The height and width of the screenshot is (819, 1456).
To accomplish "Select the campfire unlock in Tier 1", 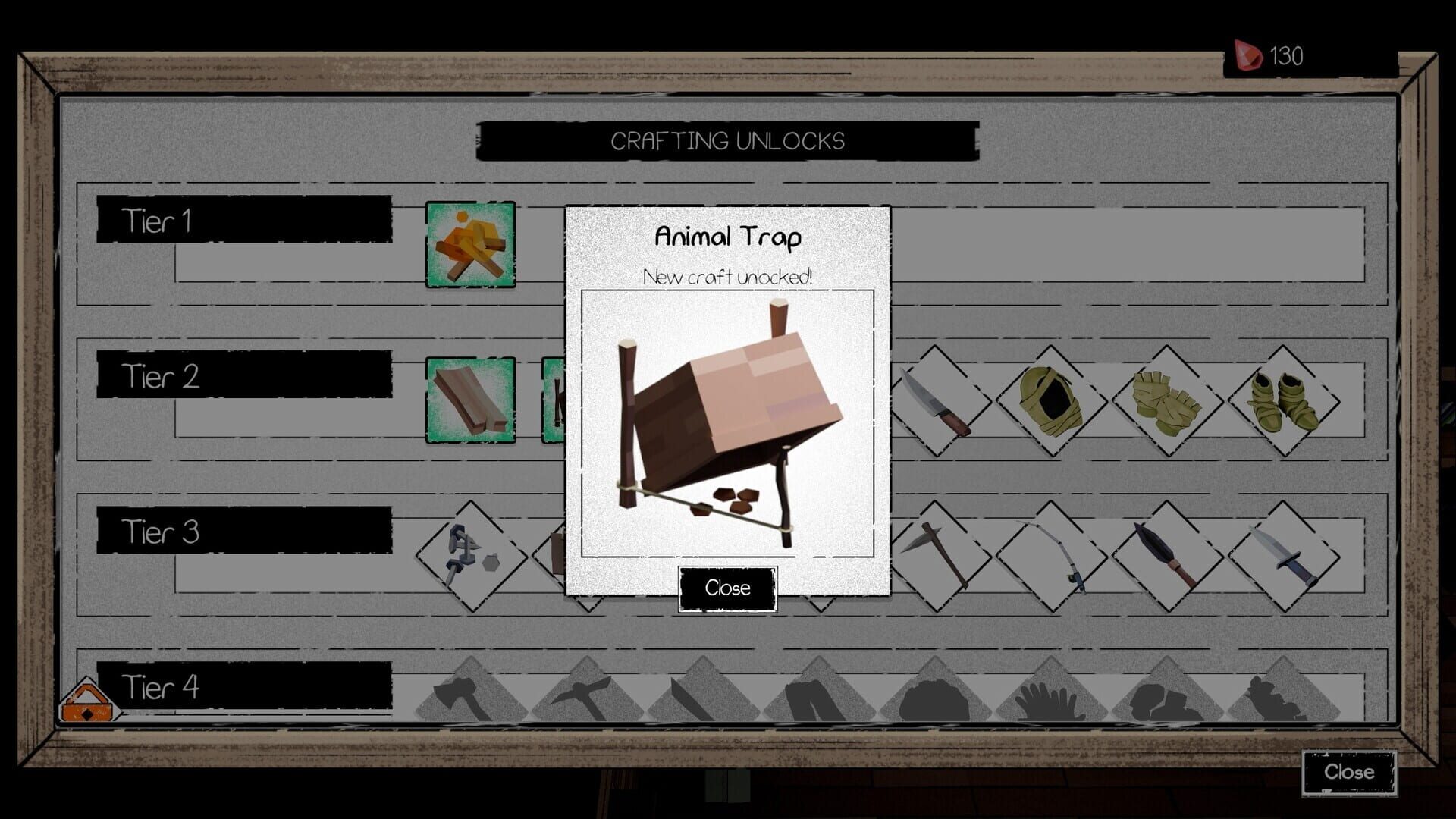I will coord(470,244).
